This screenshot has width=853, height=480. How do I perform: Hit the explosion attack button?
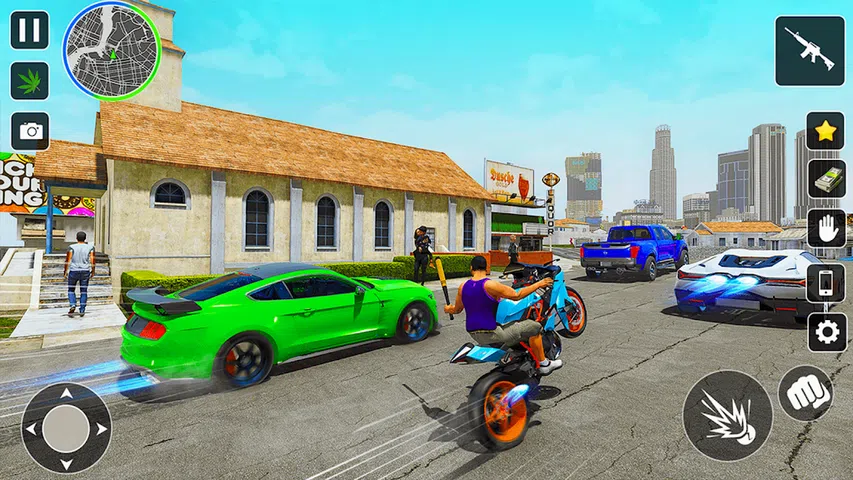727,415
